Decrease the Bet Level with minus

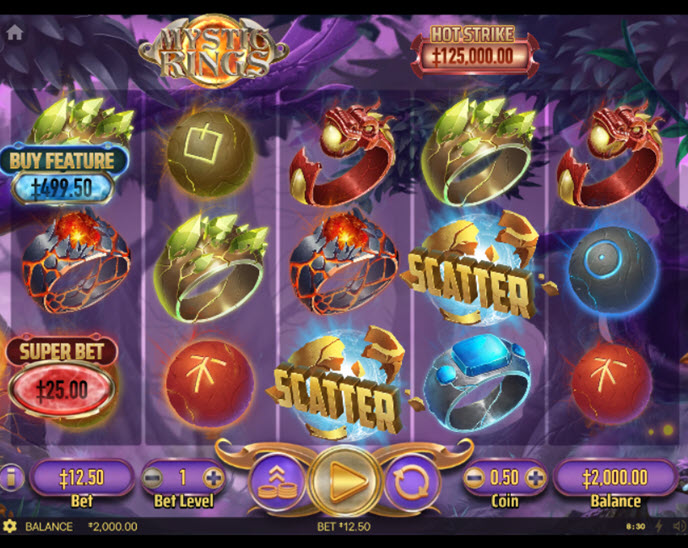154,477
